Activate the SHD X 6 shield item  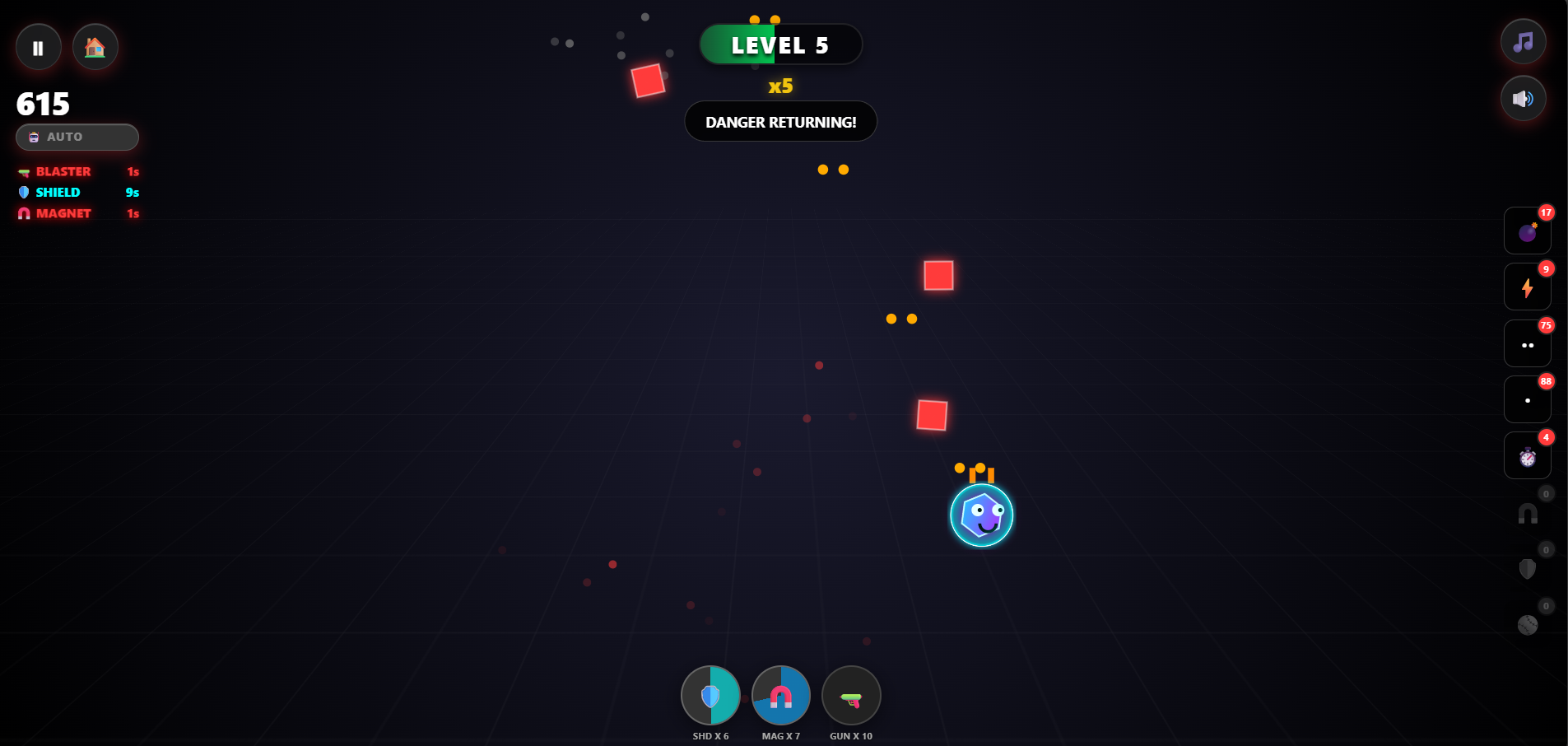710,696
